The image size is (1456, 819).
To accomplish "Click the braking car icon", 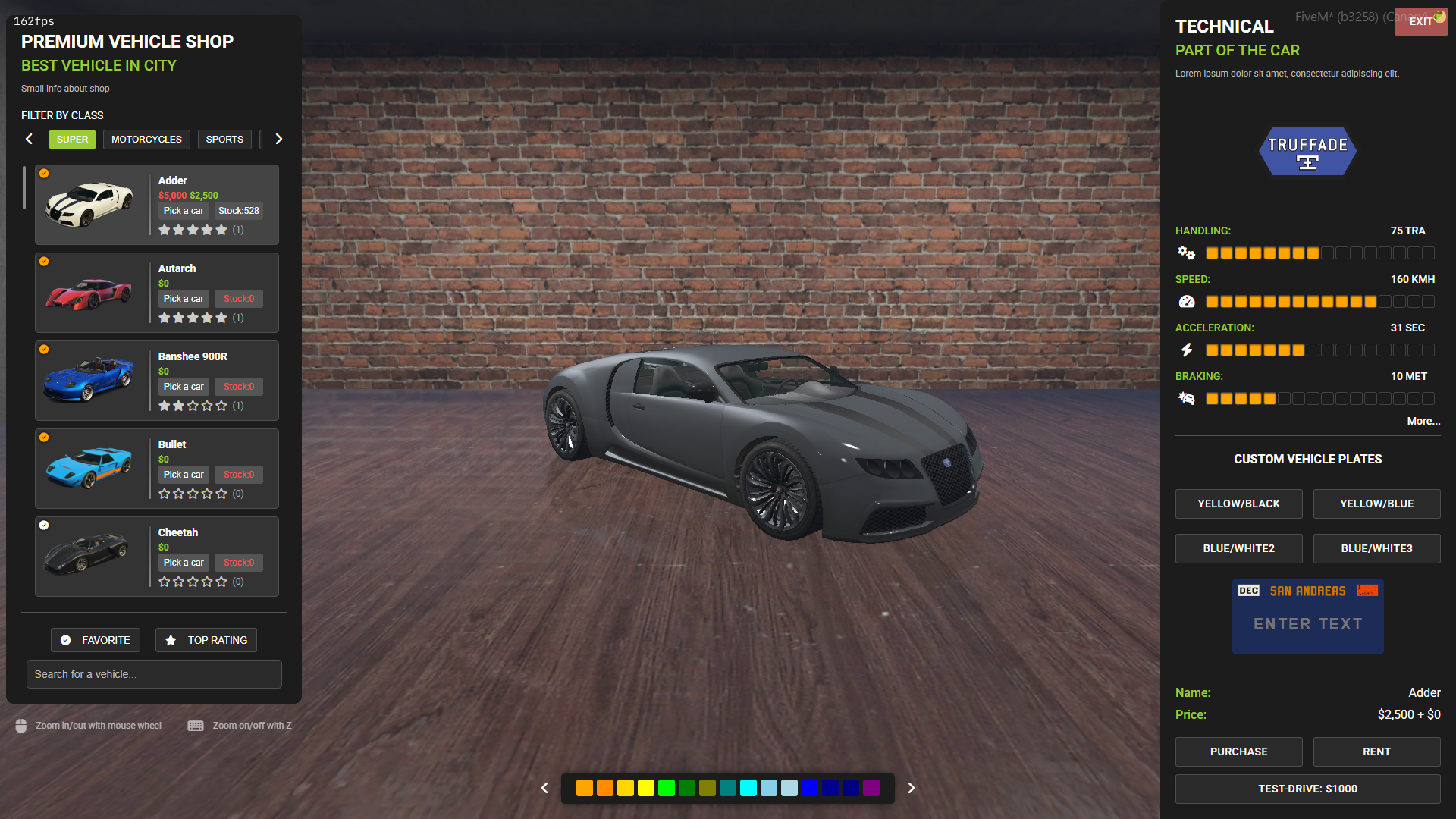I will tap(1186, 397).
